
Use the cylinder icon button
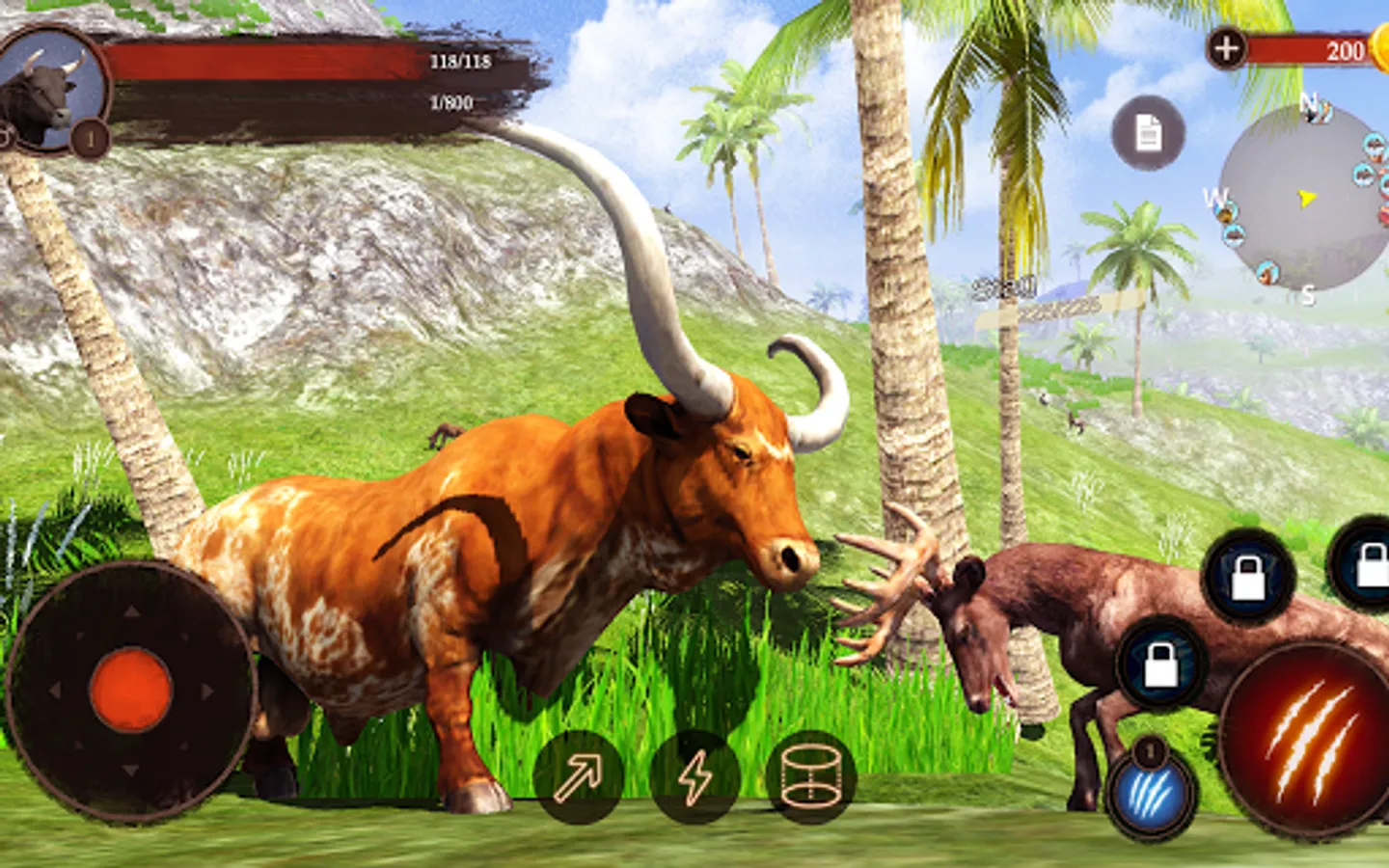tap(810, 776)
